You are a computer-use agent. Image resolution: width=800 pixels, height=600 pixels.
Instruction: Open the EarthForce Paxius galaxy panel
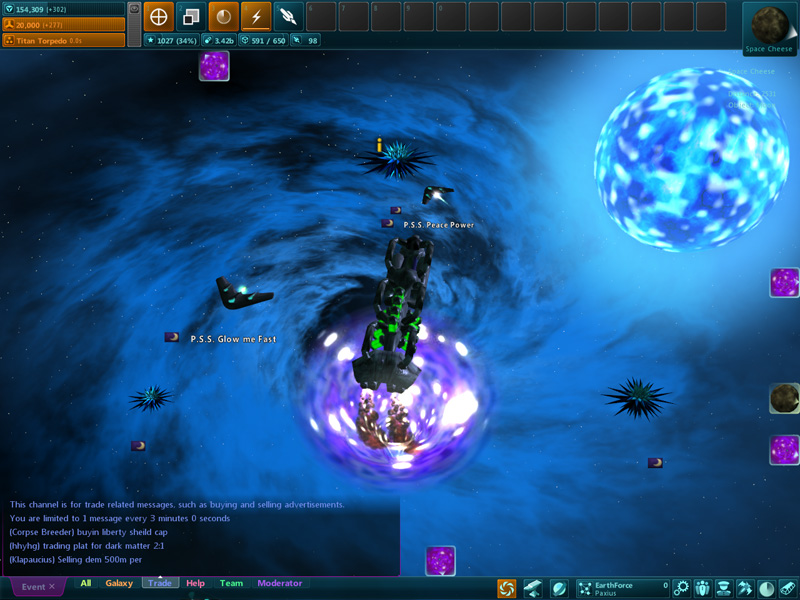[621, 588]
